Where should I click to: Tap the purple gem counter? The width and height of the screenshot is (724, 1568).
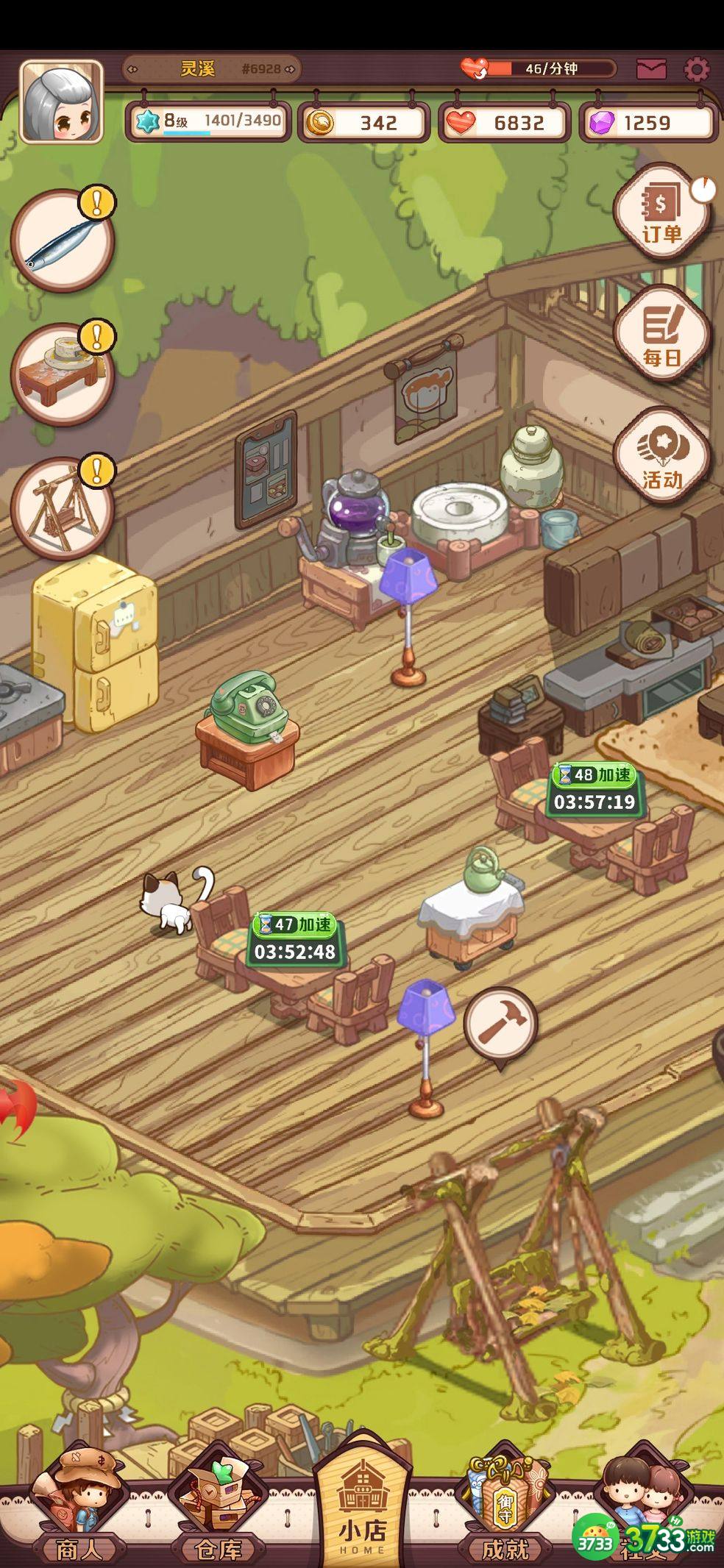(x=647, y=123)
